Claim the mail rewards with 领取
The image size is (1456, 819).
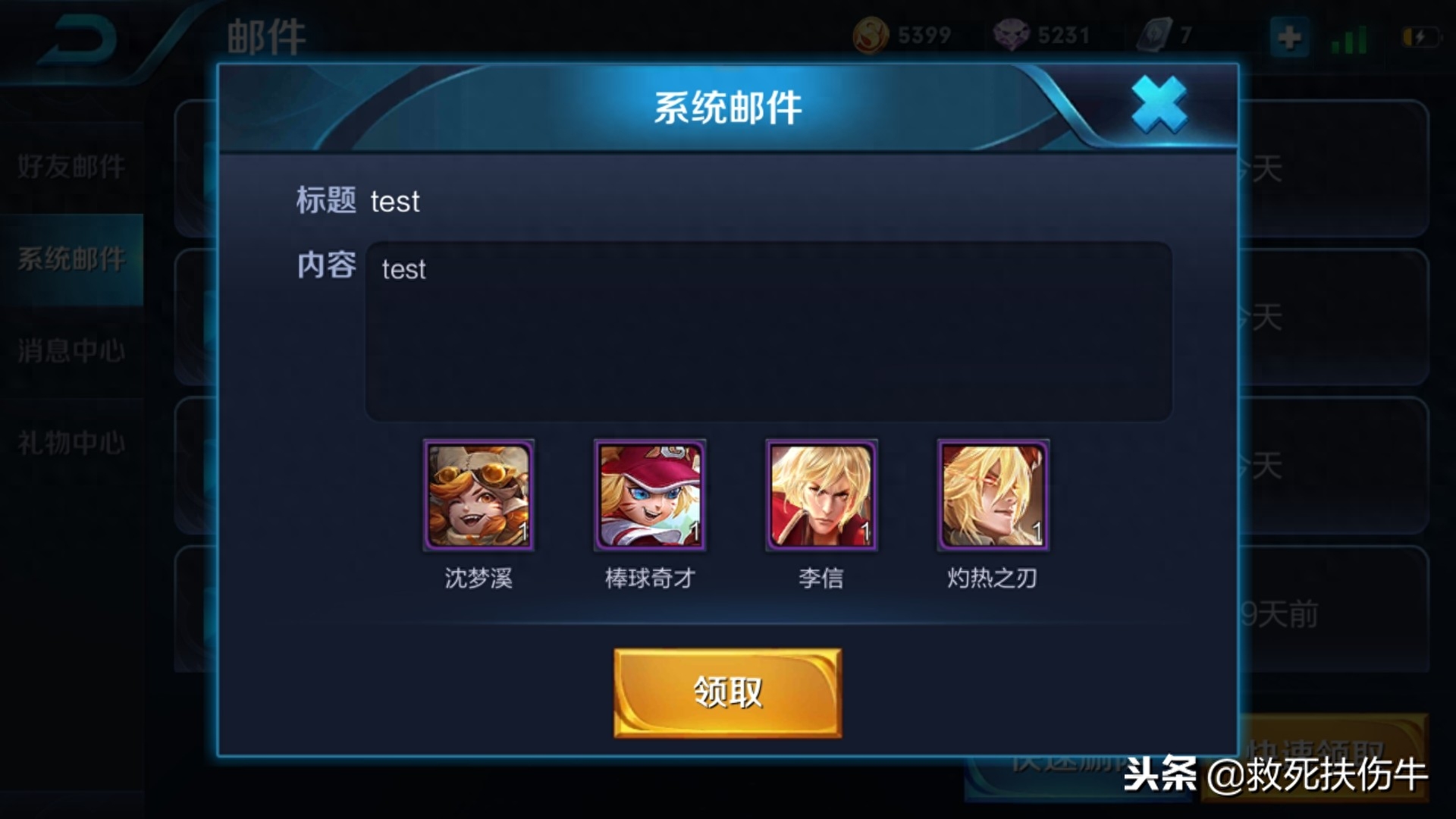(x=727, y=692)
